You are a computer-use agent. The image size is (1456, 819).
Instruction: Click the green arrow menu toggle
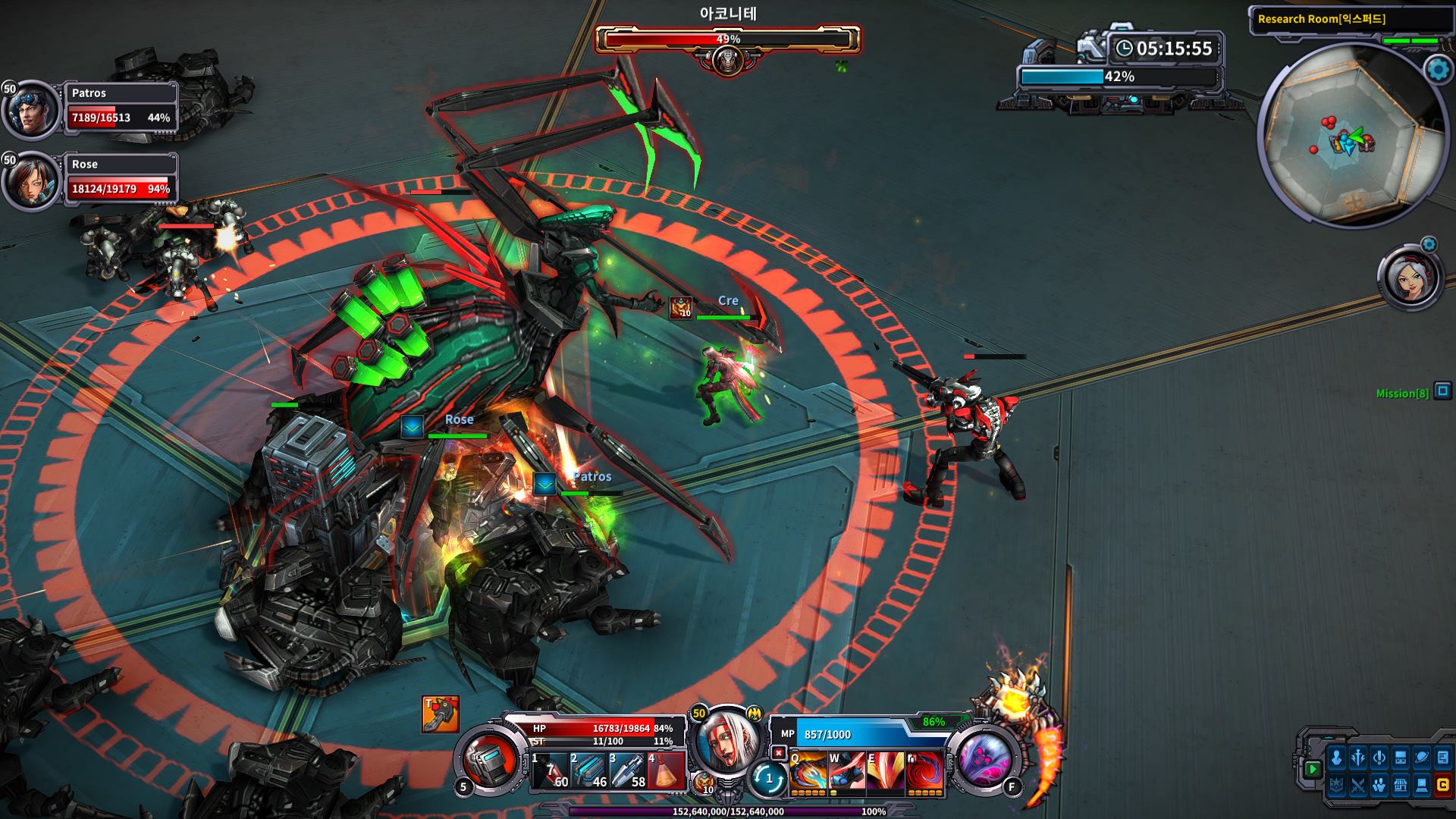pos(1313,769)
